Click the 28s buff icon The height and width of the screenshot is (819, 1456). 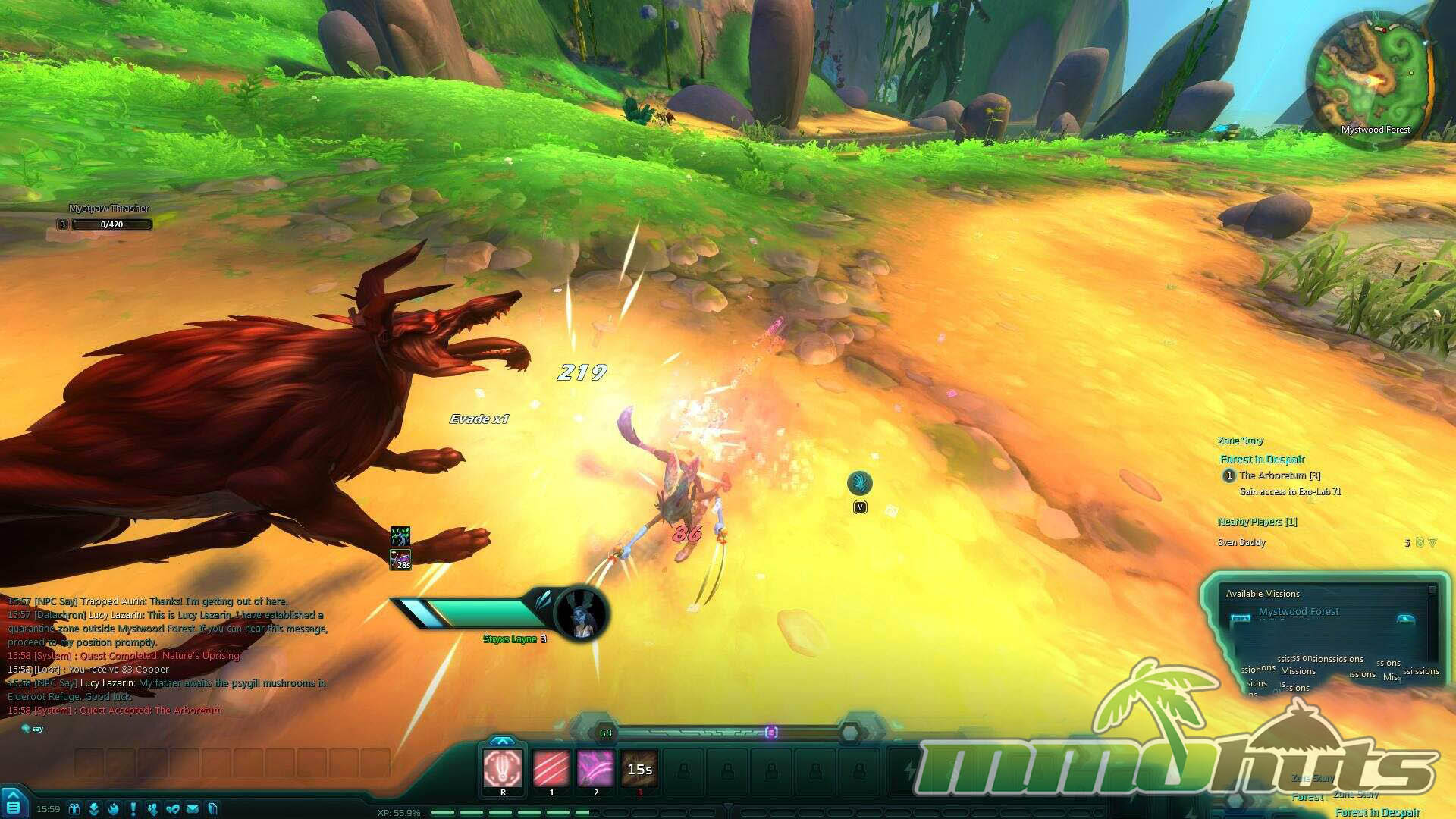coord(400,560)
